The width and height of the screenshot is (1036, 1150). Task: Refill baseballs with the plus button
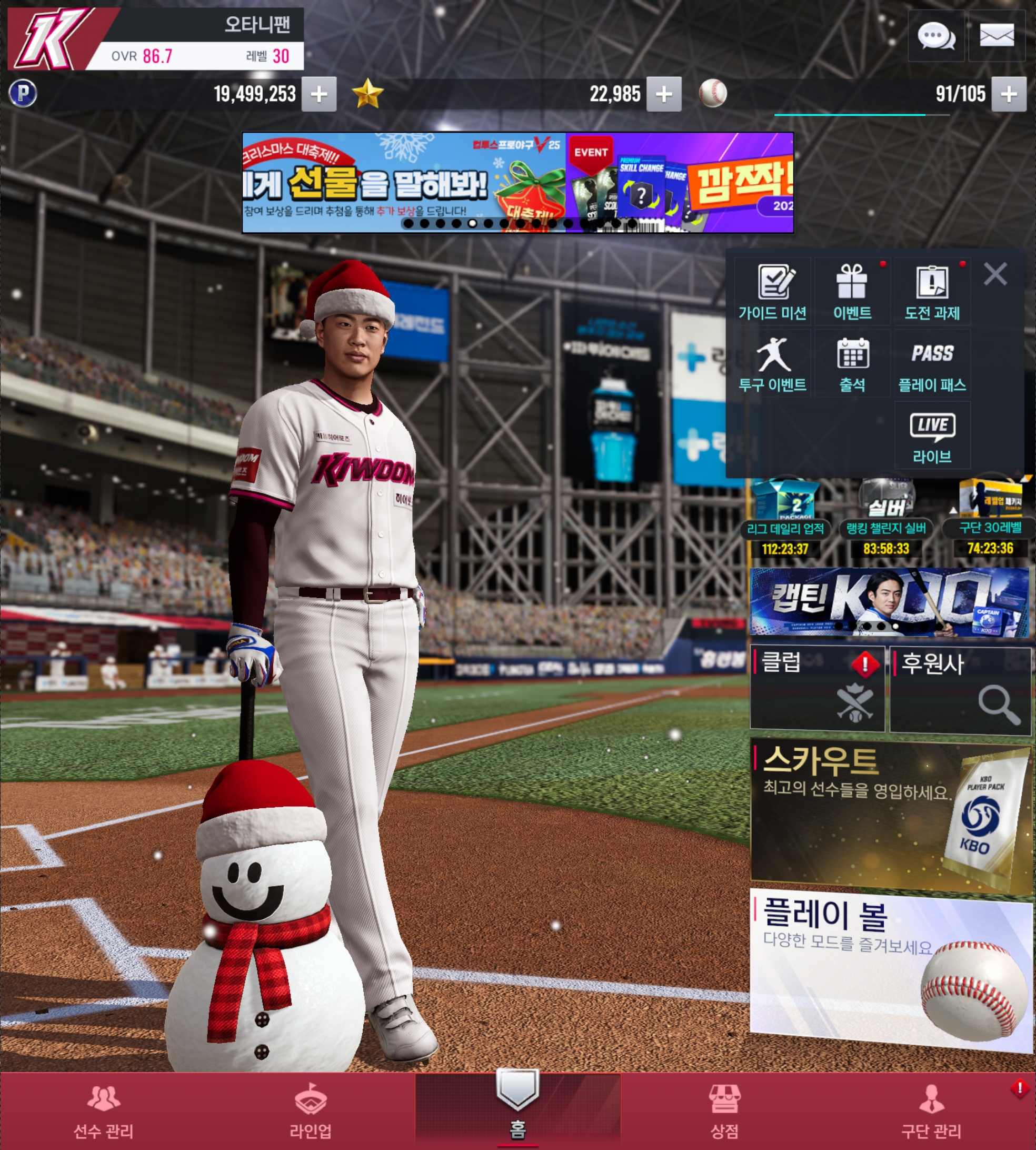(x=1009, y=94)
